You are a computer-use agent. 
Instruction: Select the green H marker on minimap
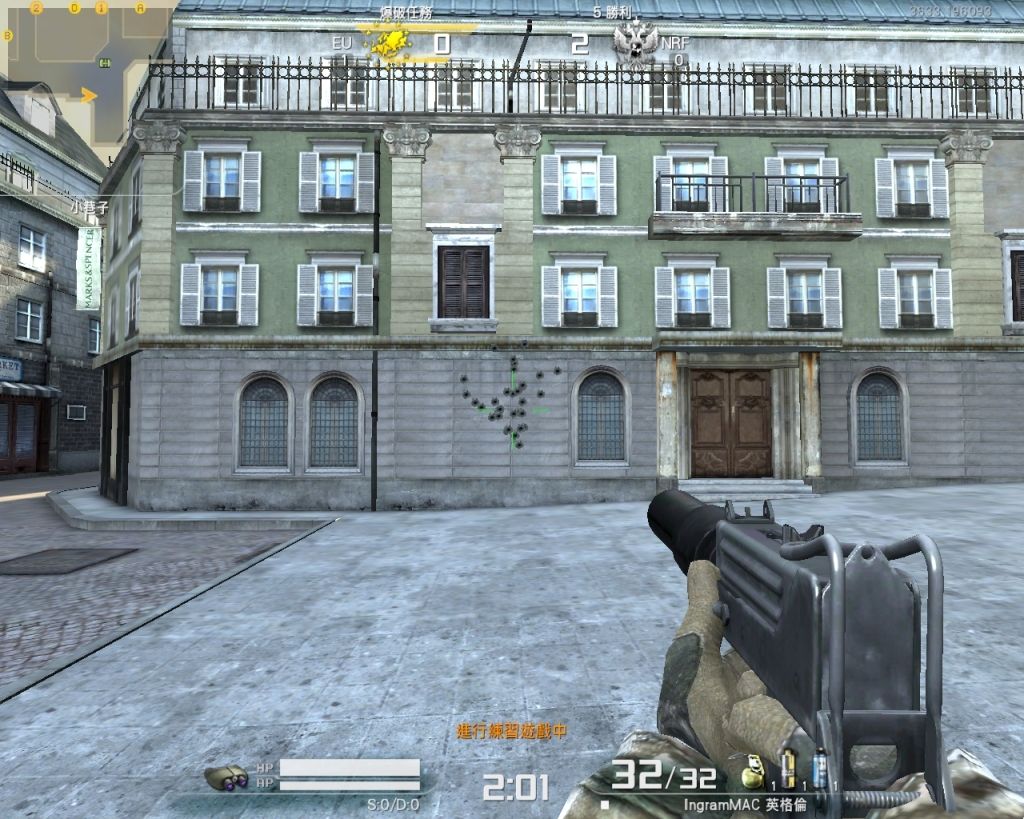pos(105,64)
